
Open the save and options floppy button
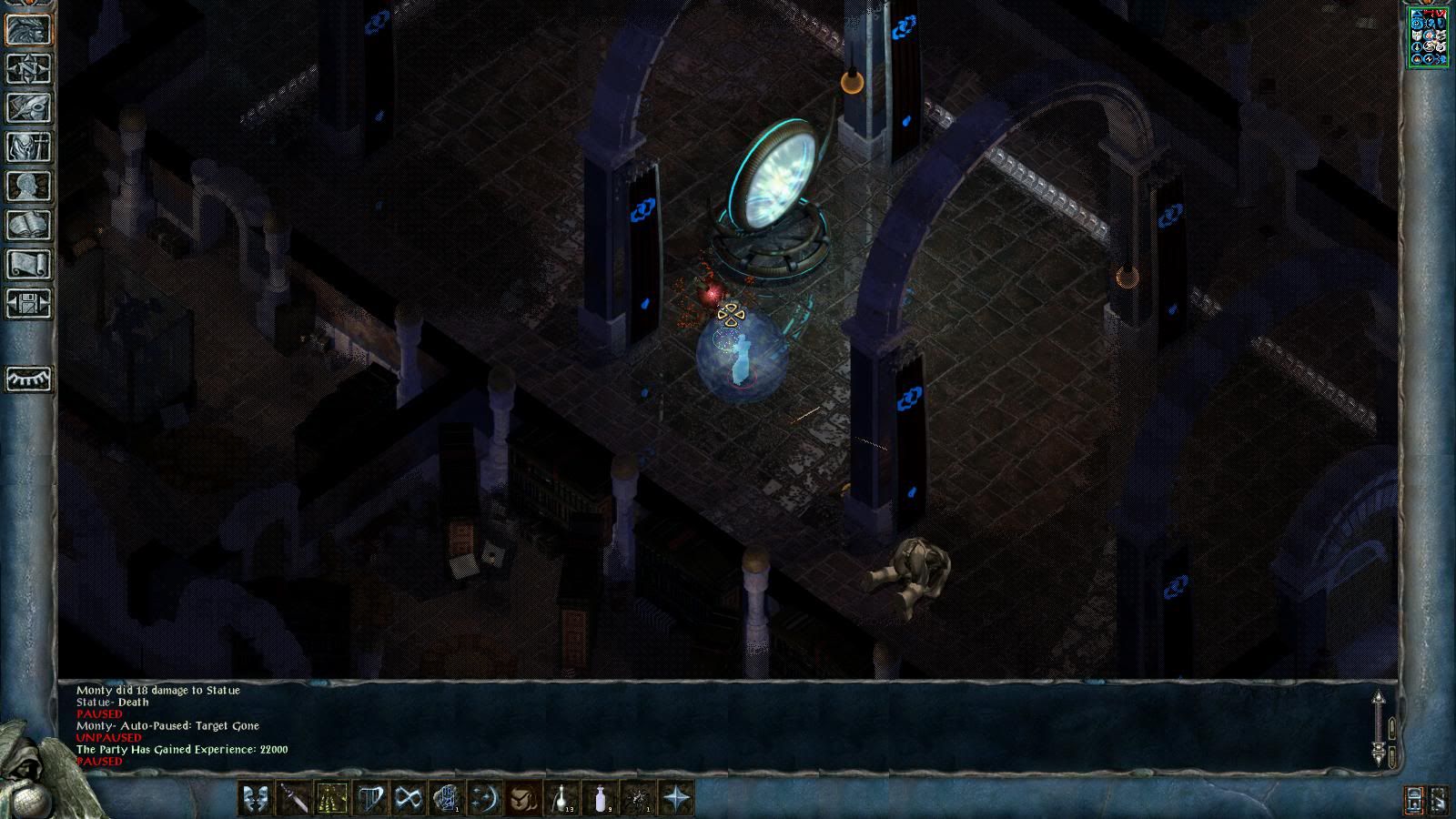pos(29,303)
